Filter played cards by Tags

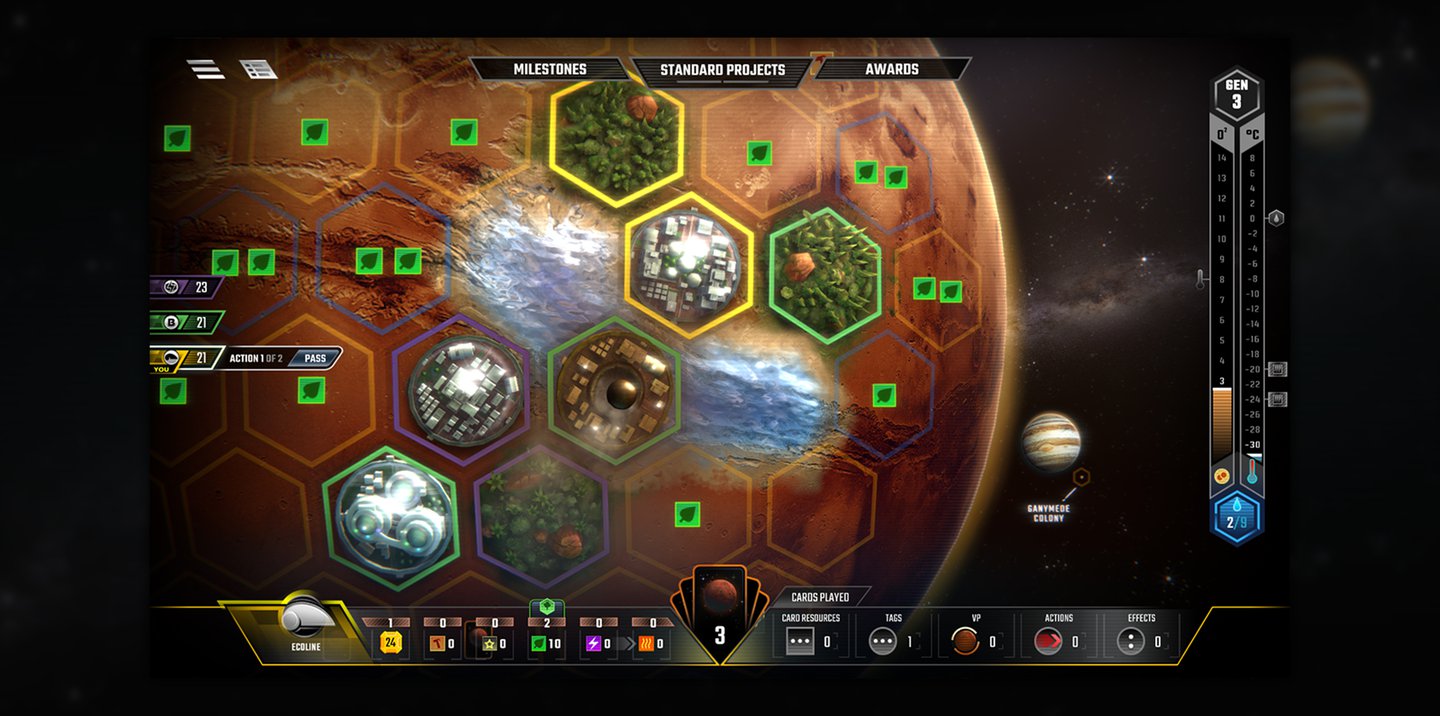(882, 641)
